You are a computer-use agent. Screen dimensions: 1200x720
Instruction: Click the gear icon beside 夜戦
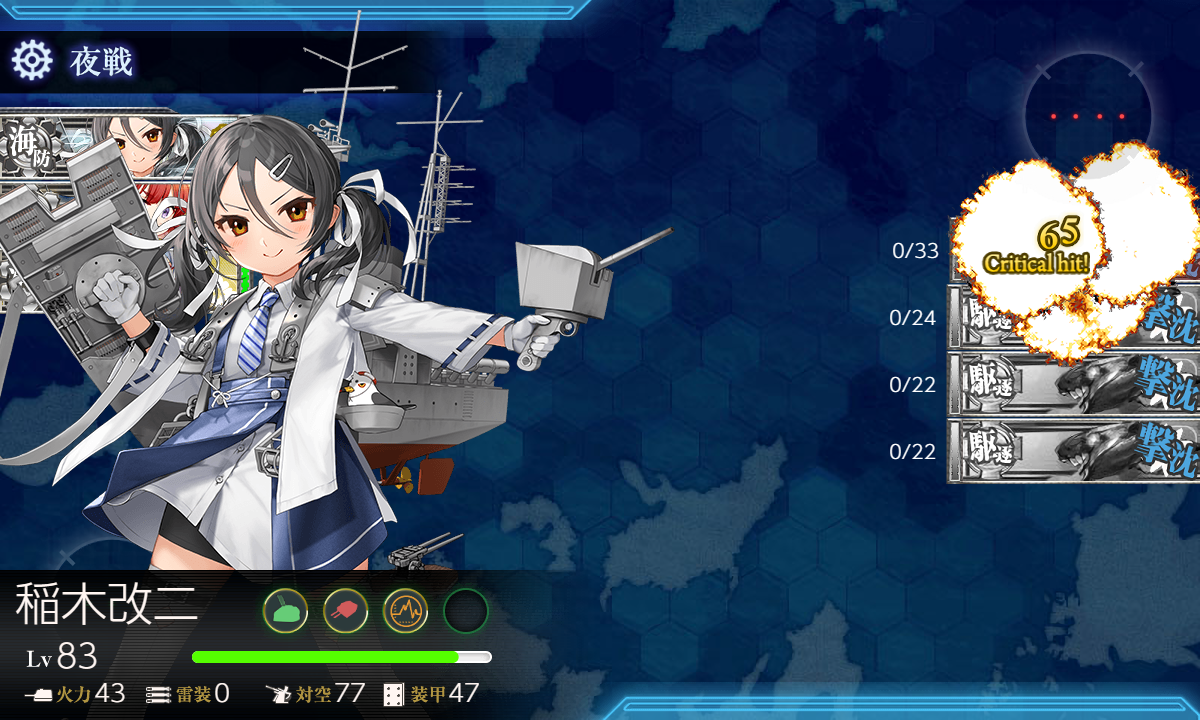pyautogui.click(x=31, y=62)
